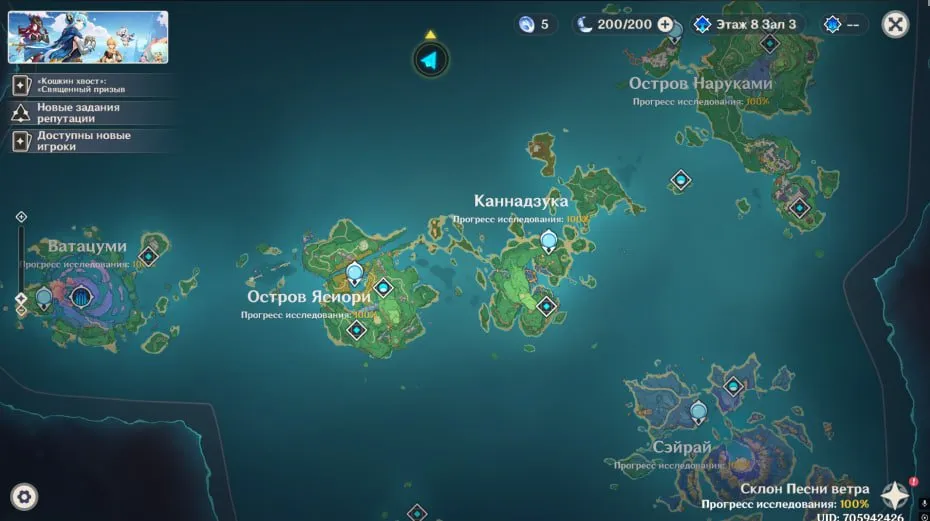Open the Этаж 8 Зал 3 abyss tracker
930x521 pixels.
coord(745,24)
